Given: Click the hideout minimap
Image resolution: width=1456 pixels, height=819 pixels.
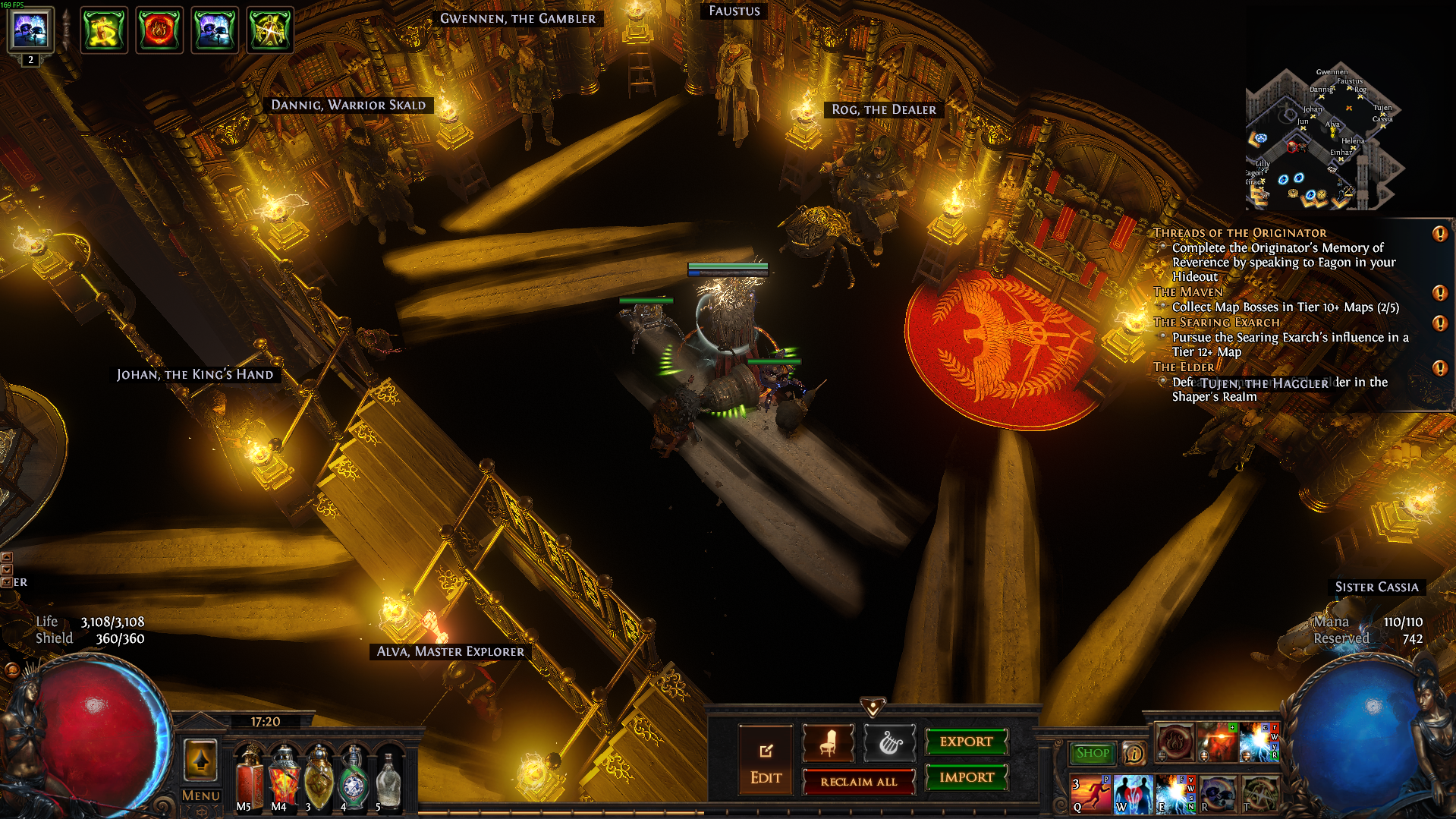Looking at the screenshot, I should click(x=1322, y=140).
